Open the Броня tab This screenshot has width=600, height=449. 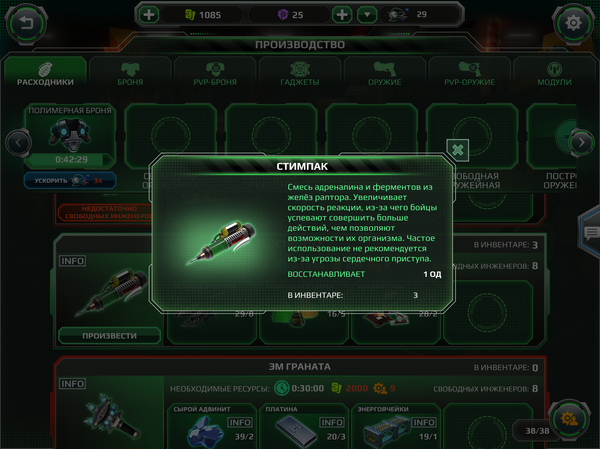tap(129, 73)
